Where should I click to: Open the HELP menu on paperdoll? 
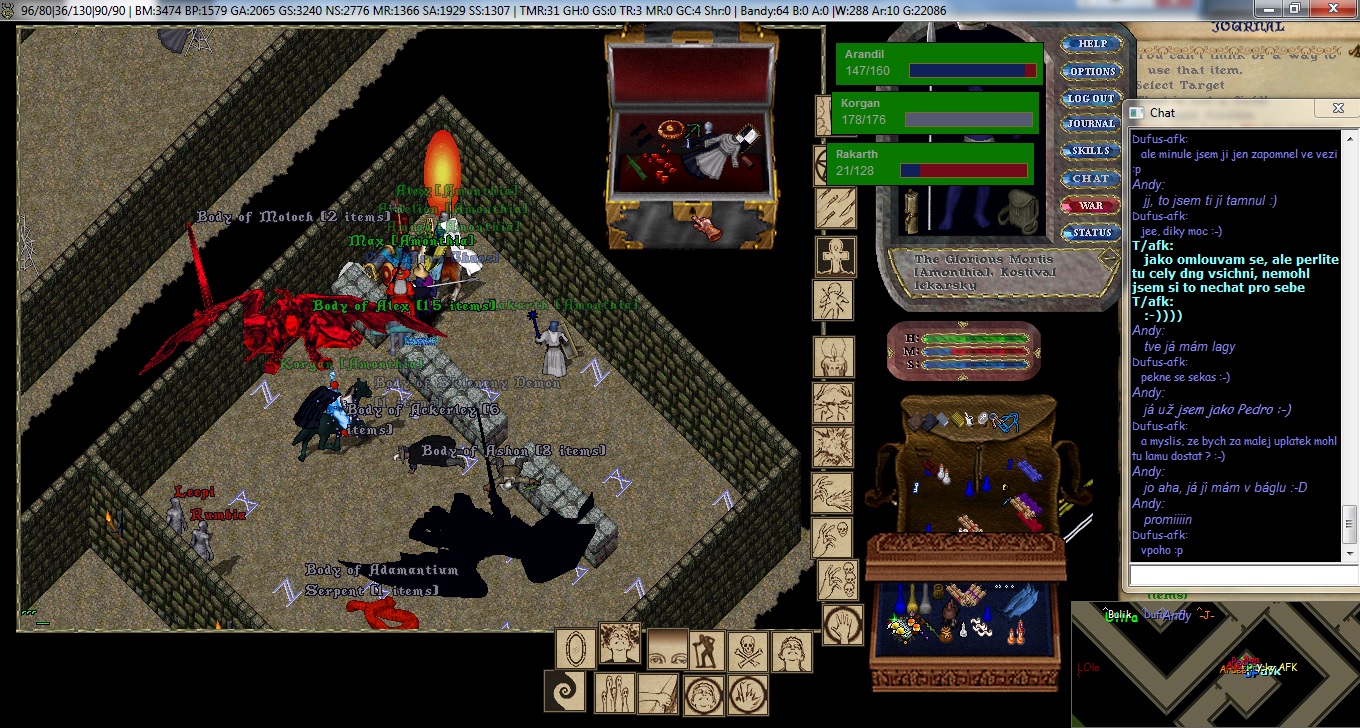(1092, 44)
